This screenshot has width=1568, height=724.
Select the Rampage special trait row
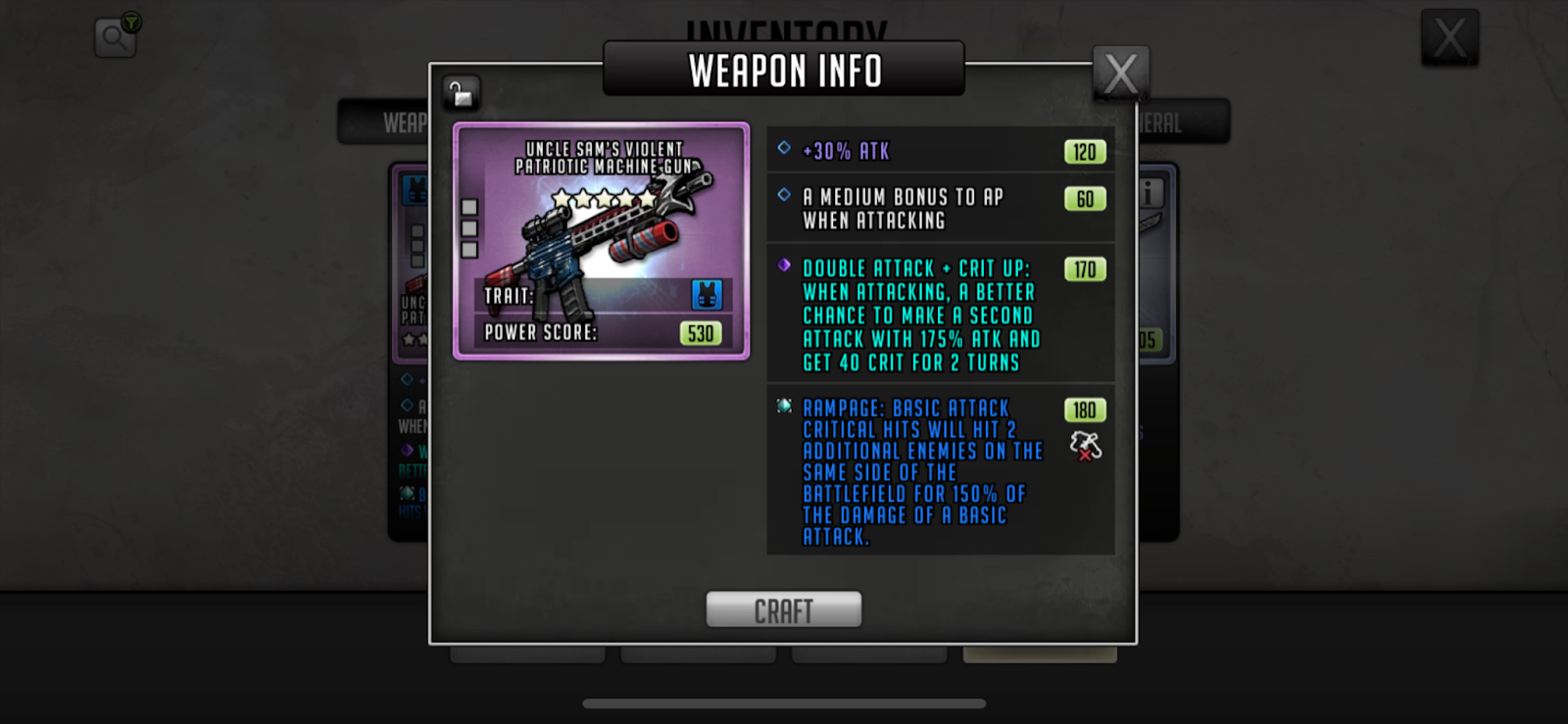pyautogui.click(x=940, y=471)
